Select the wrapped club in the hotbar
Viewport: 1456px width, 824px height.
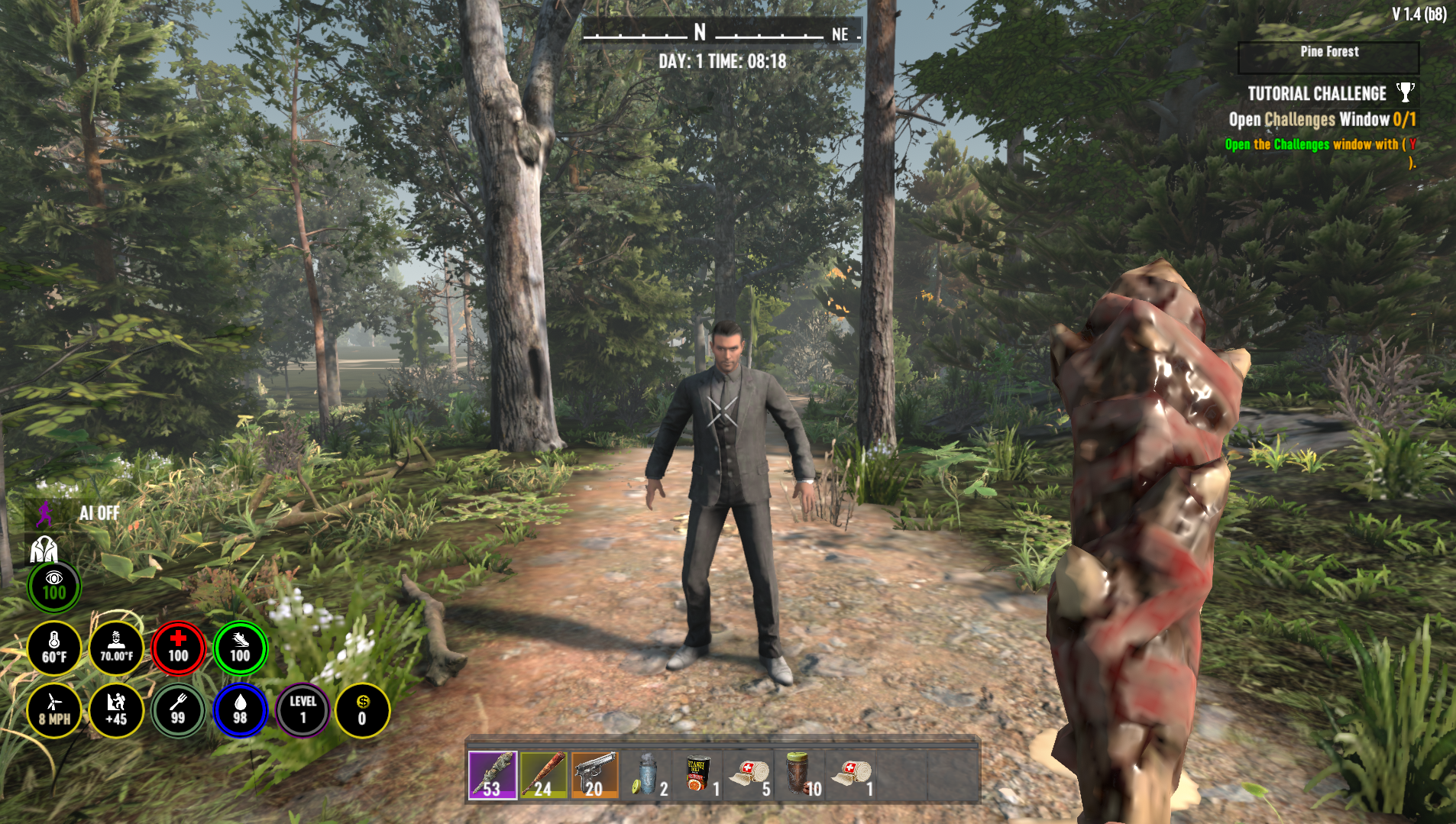[x=492, y=774]
